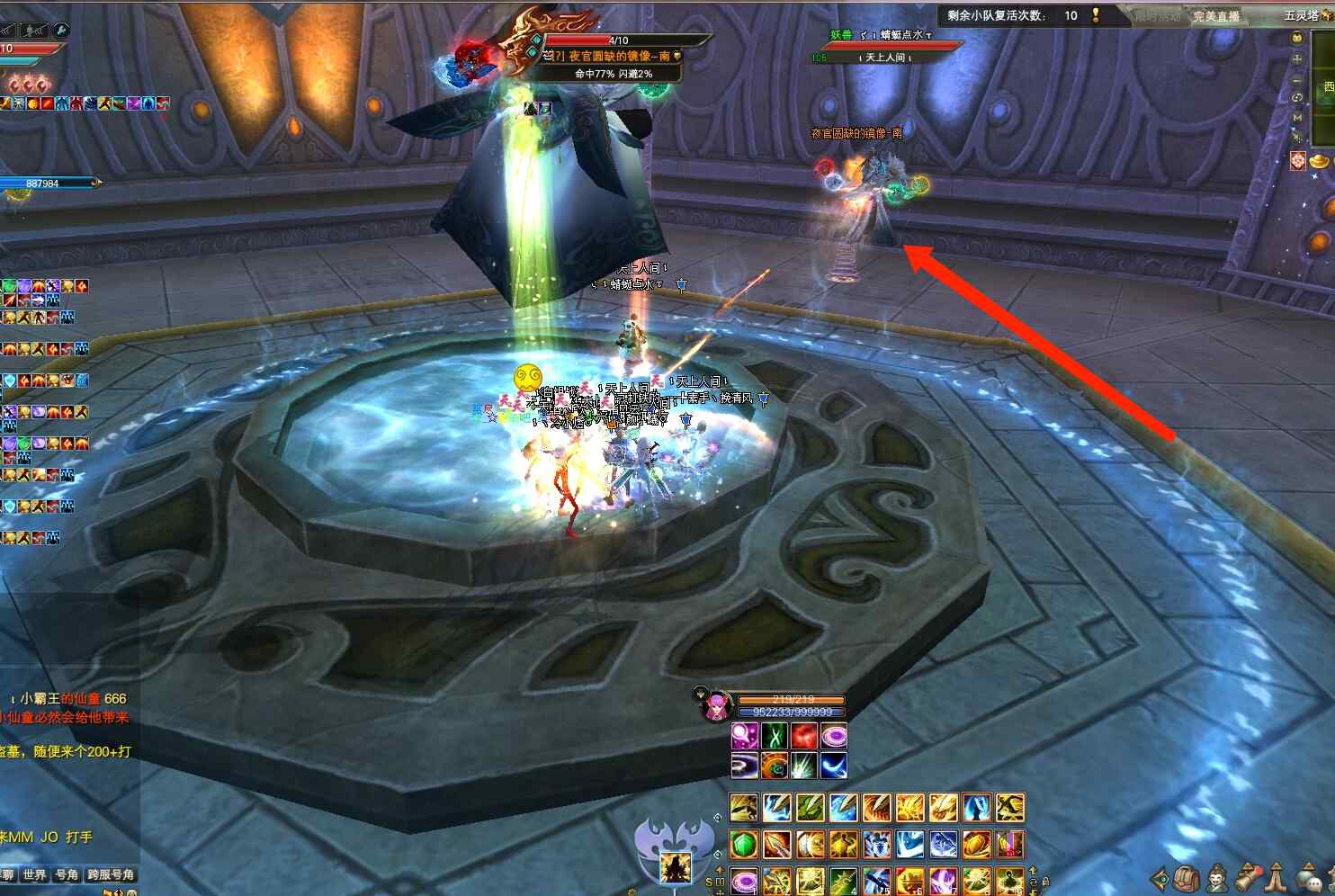Viewport: 1335px width, 896px height.
Task: Trigger the purple ring skill in slot 1
Action: pos(744,880)
